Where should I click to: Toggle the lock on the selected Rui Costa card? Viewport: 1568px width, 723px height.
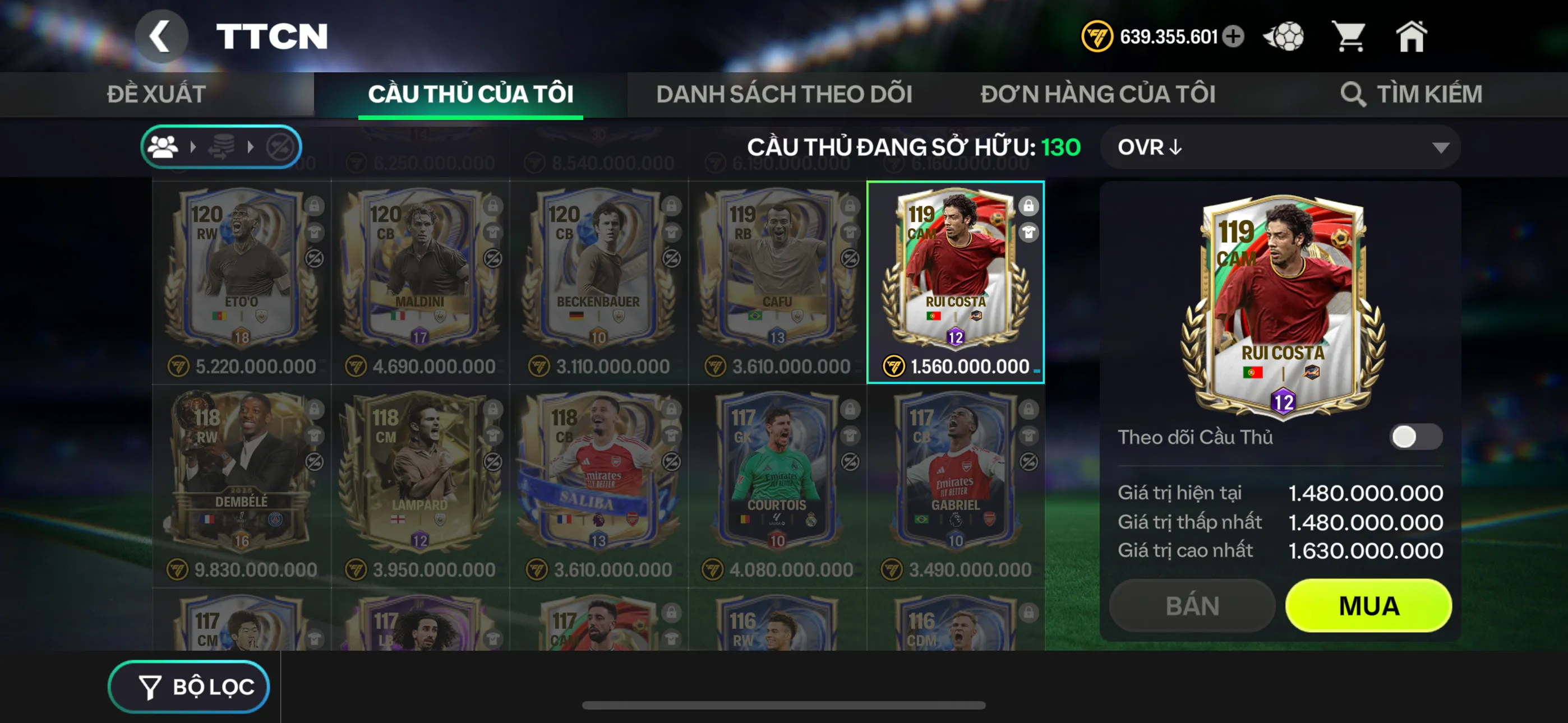pyautogui.click(x=1030, y=207)
